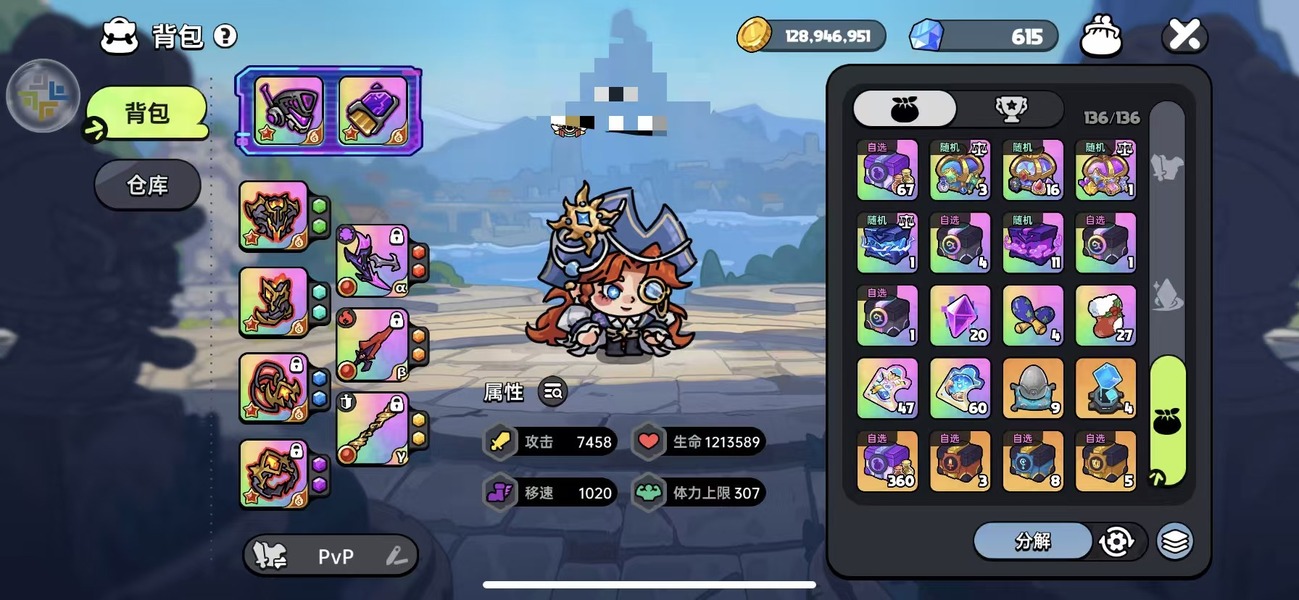This screenshot has height=600, width=1299.
Task: Select the purple chest with 67 count
Action: (x=887, y=170)
